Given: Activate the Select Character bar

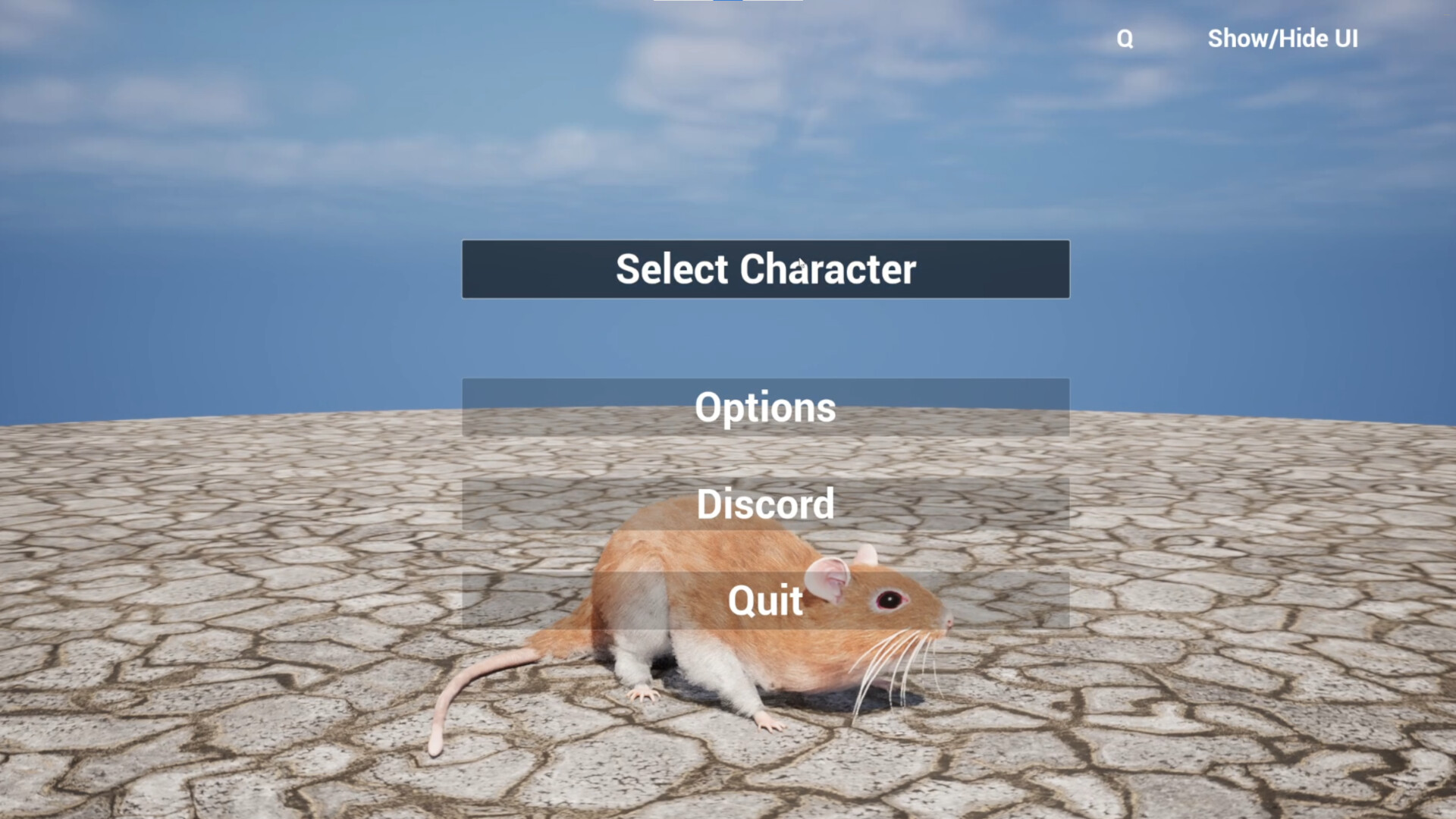Looking at the screenshot, I should tap(764, 269).
